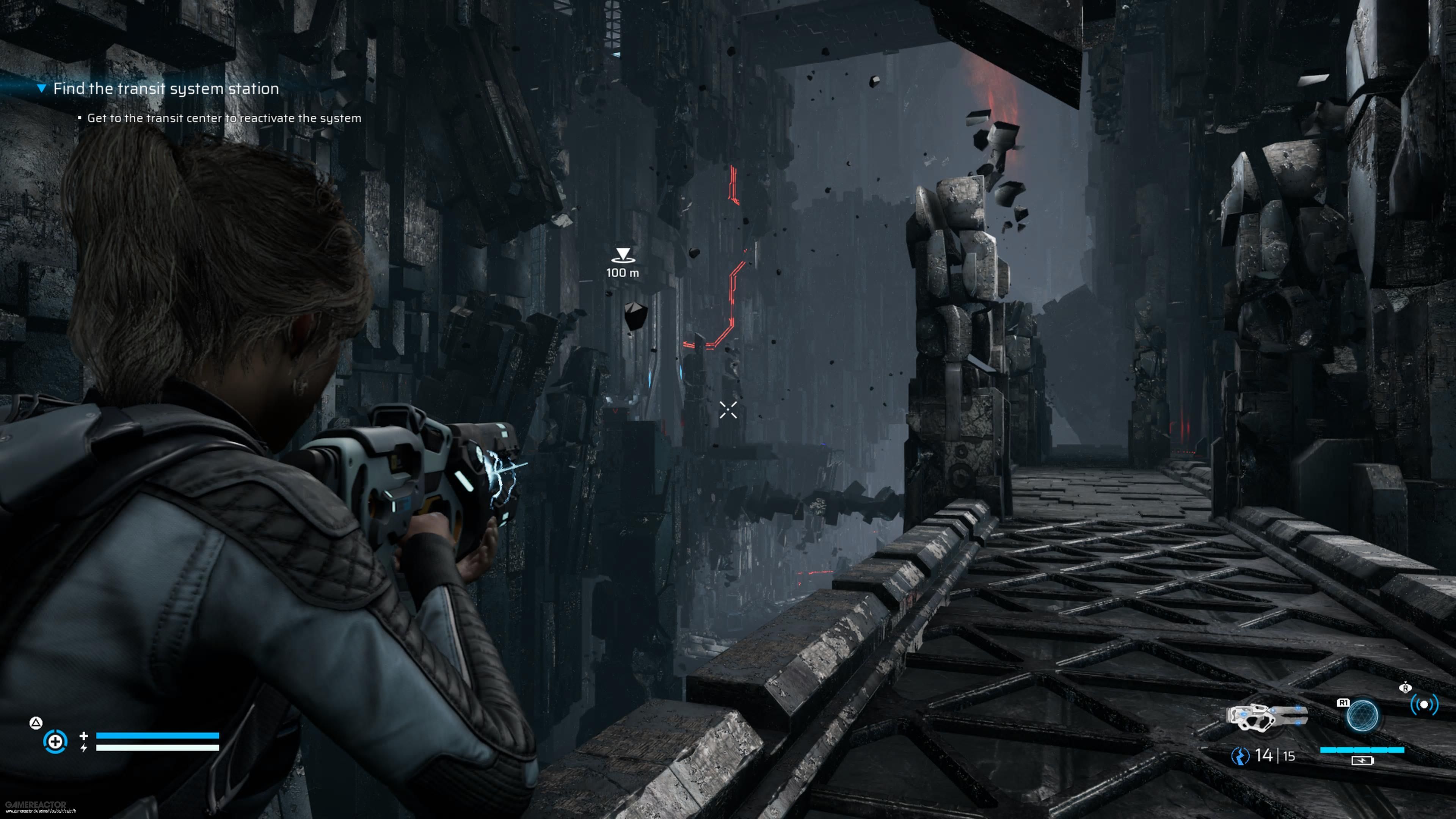The height and width of the screenshot is (819, 1456).
Task: Click the plus symbol beside the health bar
Action: click(84, 736)
